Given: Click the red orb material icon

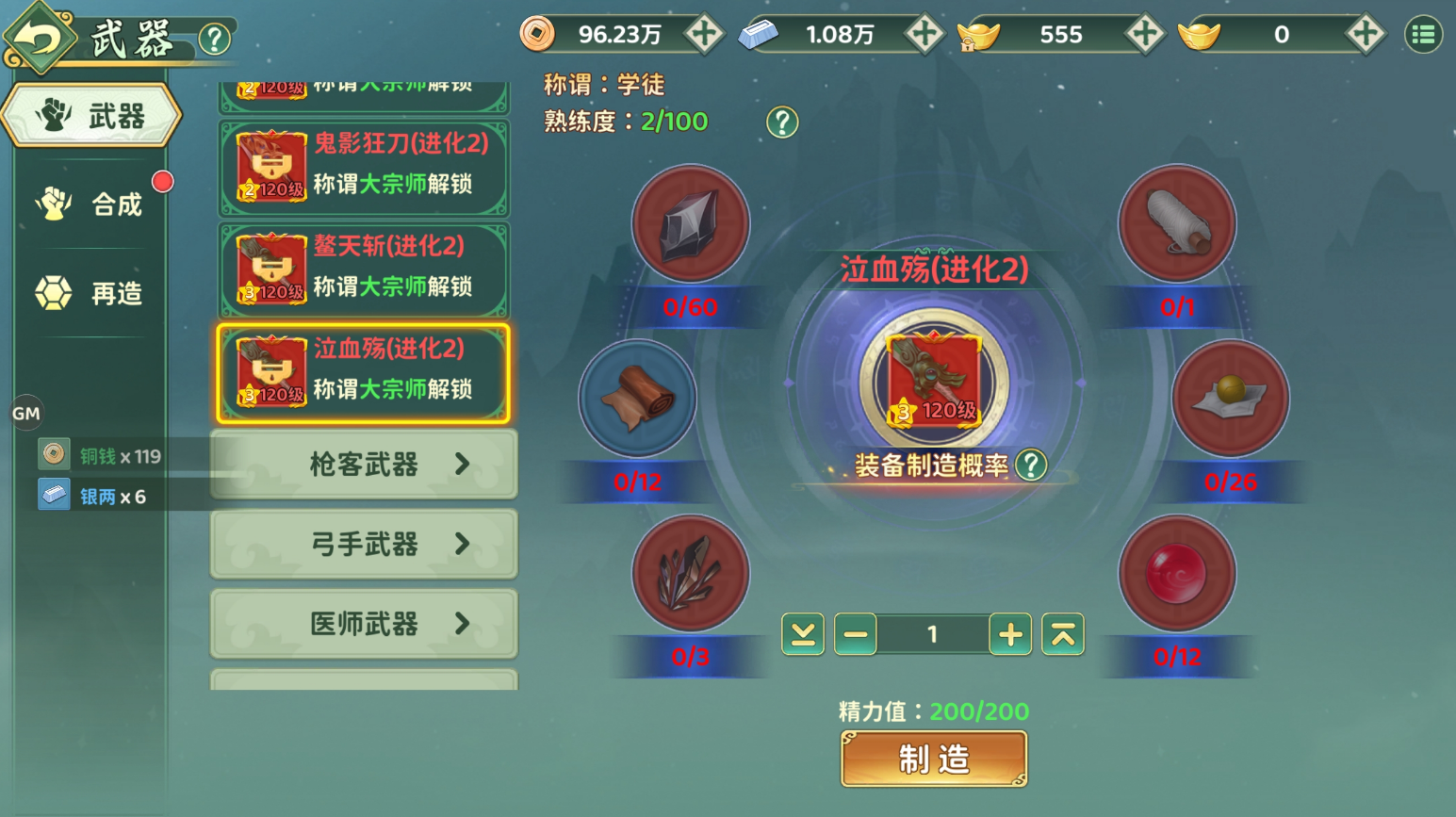Looking at the screenshot, I should pyautogui.click(x=1177, y=573).
